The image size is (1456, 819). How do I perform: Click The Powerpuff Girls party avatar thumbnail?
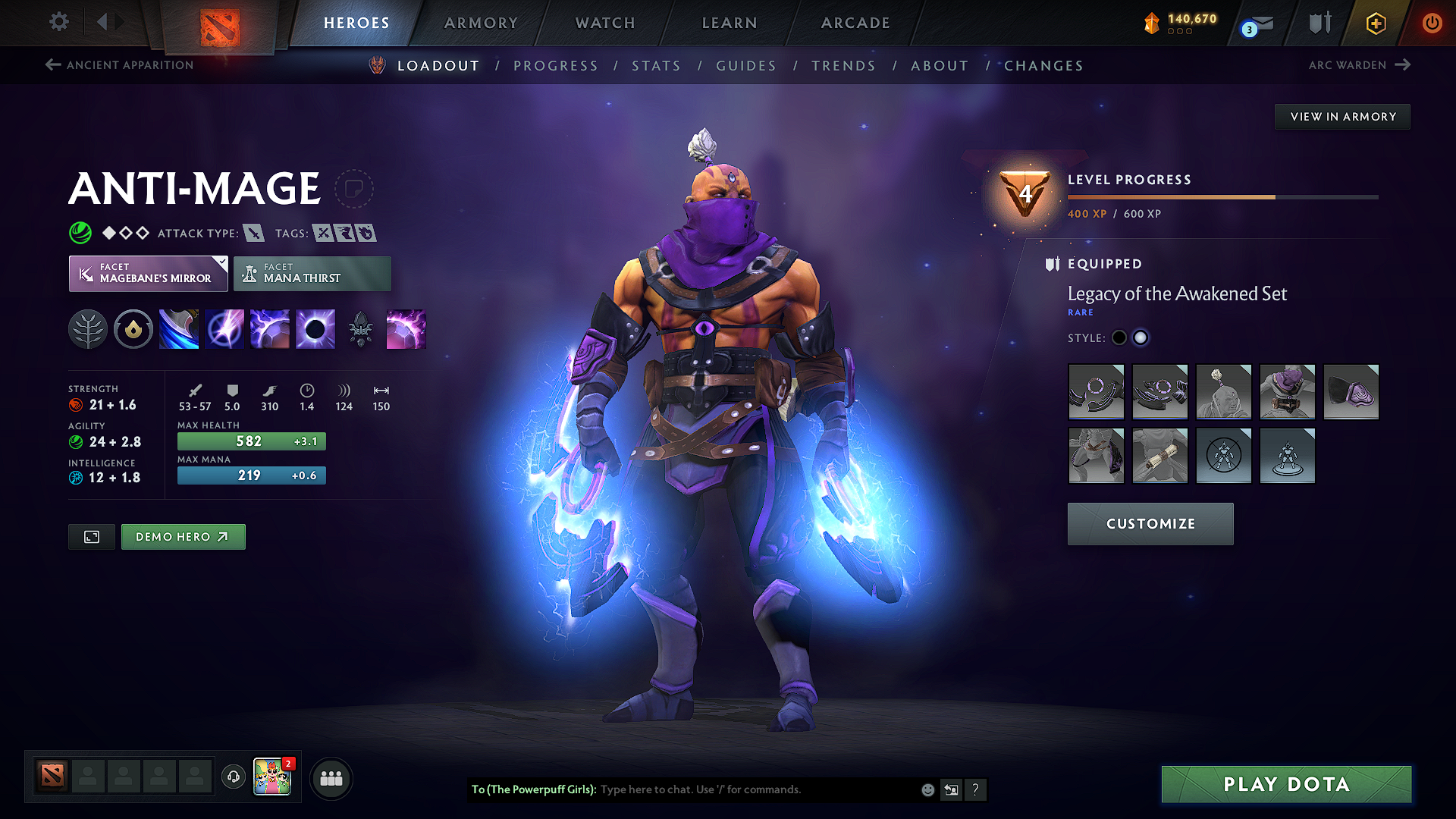(x=273, y=777)
